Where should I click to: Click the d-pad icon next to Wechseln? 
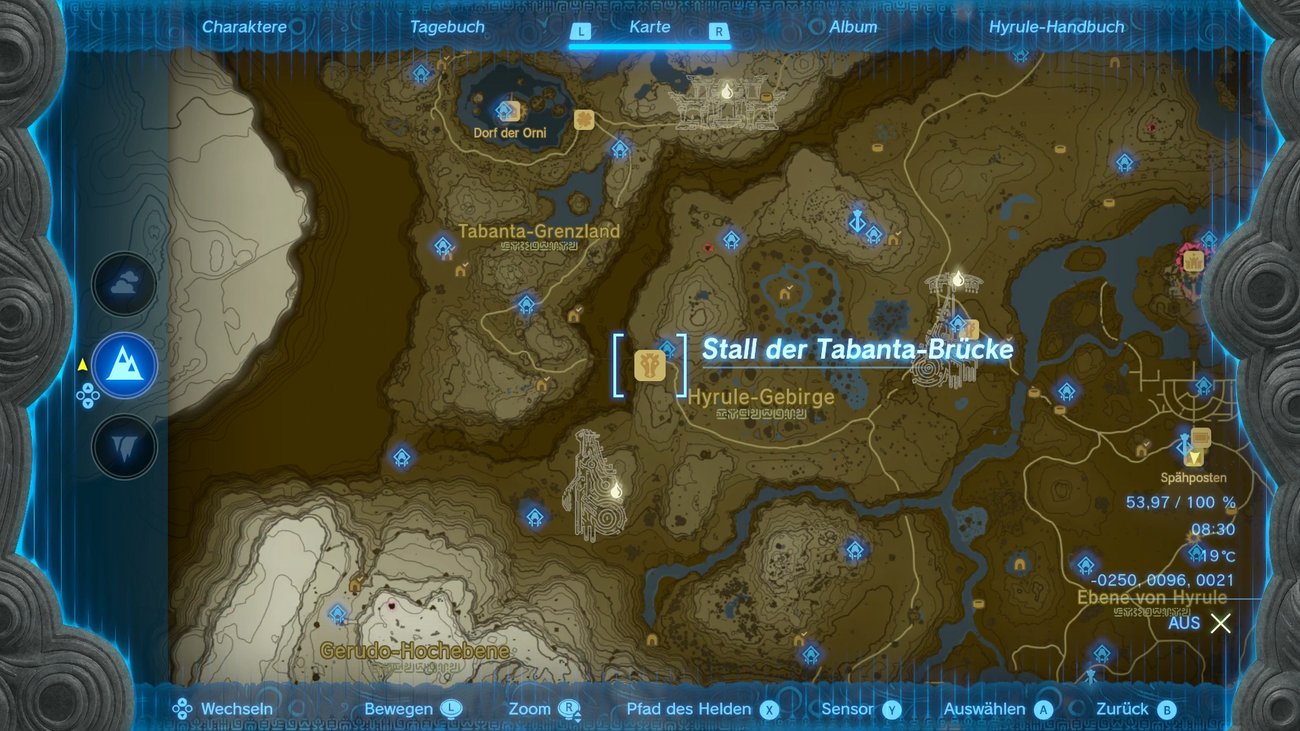tap(182, 708)
